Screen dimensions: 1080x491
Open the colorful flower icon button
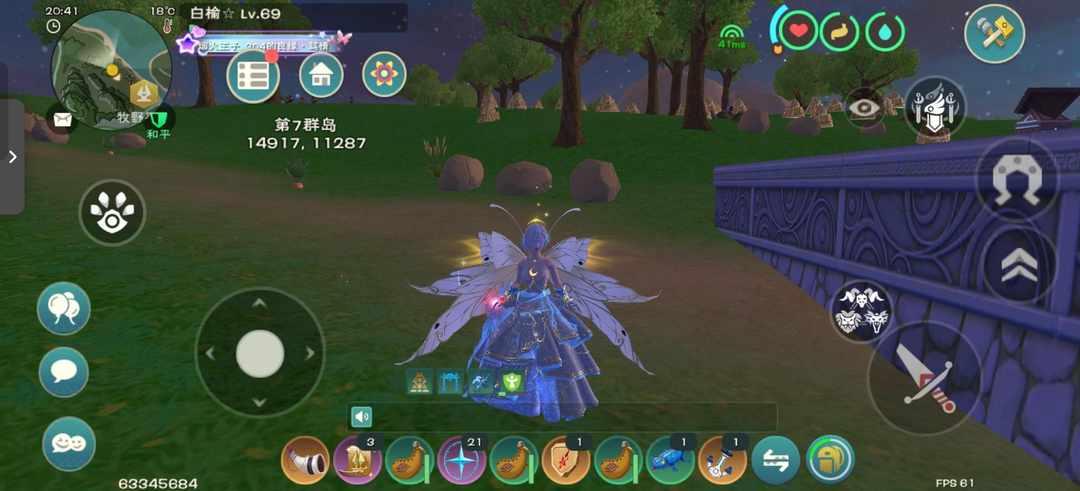pos(384,75)
